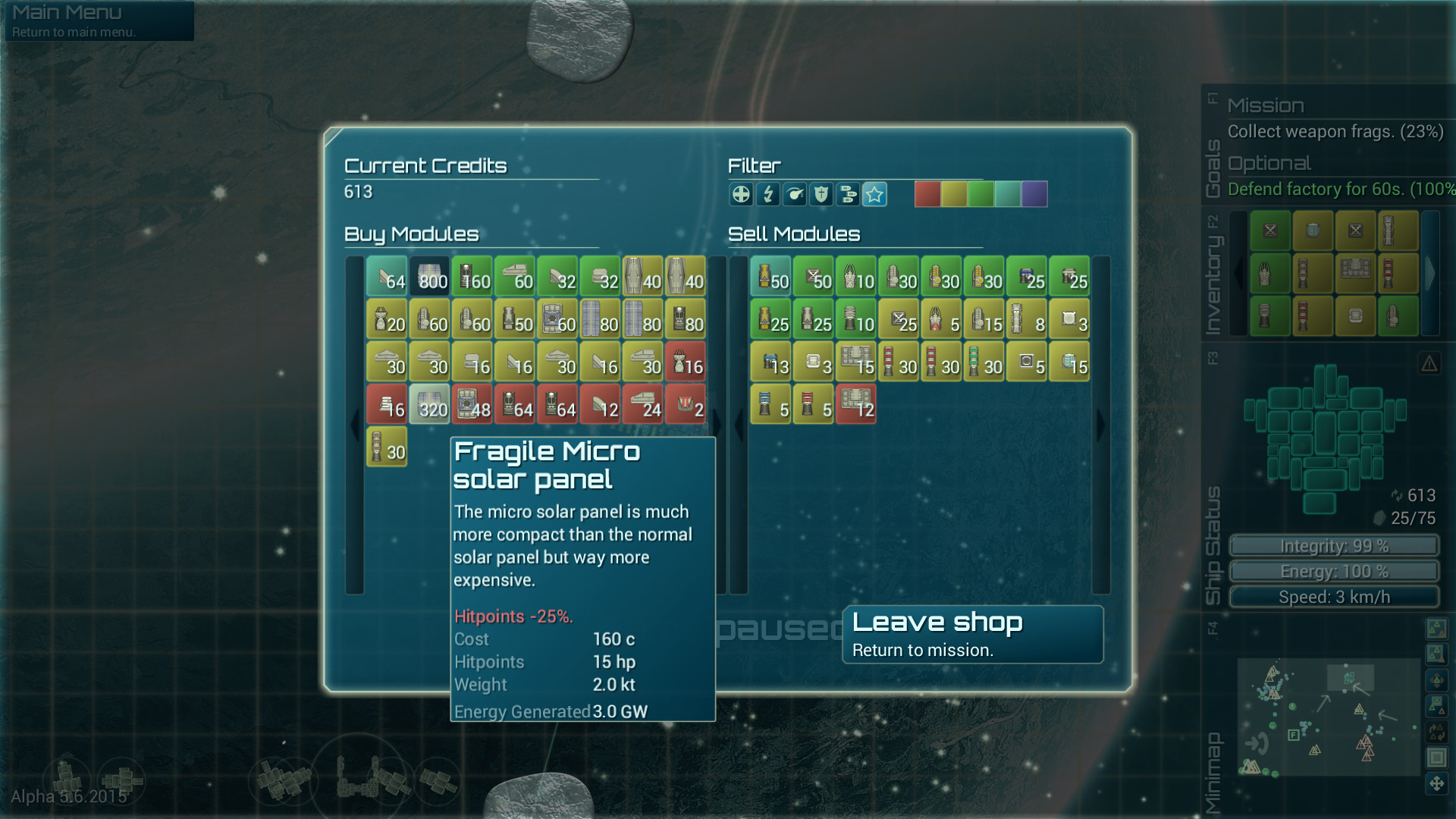The image size is (1456, 819).
Task: Click the crosshair icon below the minimap
Action: click(x=1439, y=783)
